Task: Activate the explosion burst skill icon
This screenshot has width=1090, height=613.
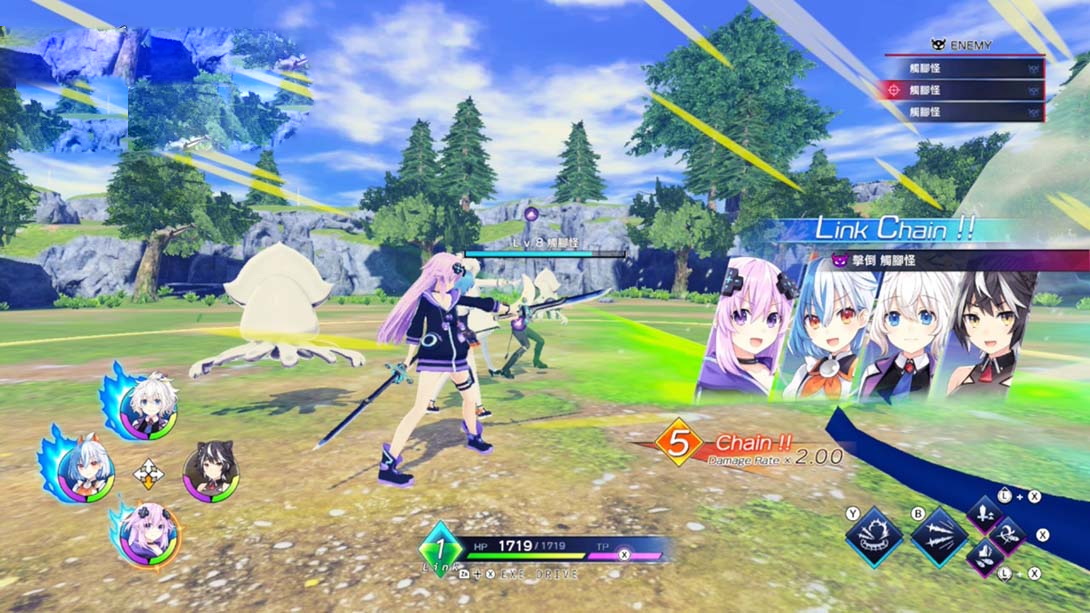Action: click(872, 537)
